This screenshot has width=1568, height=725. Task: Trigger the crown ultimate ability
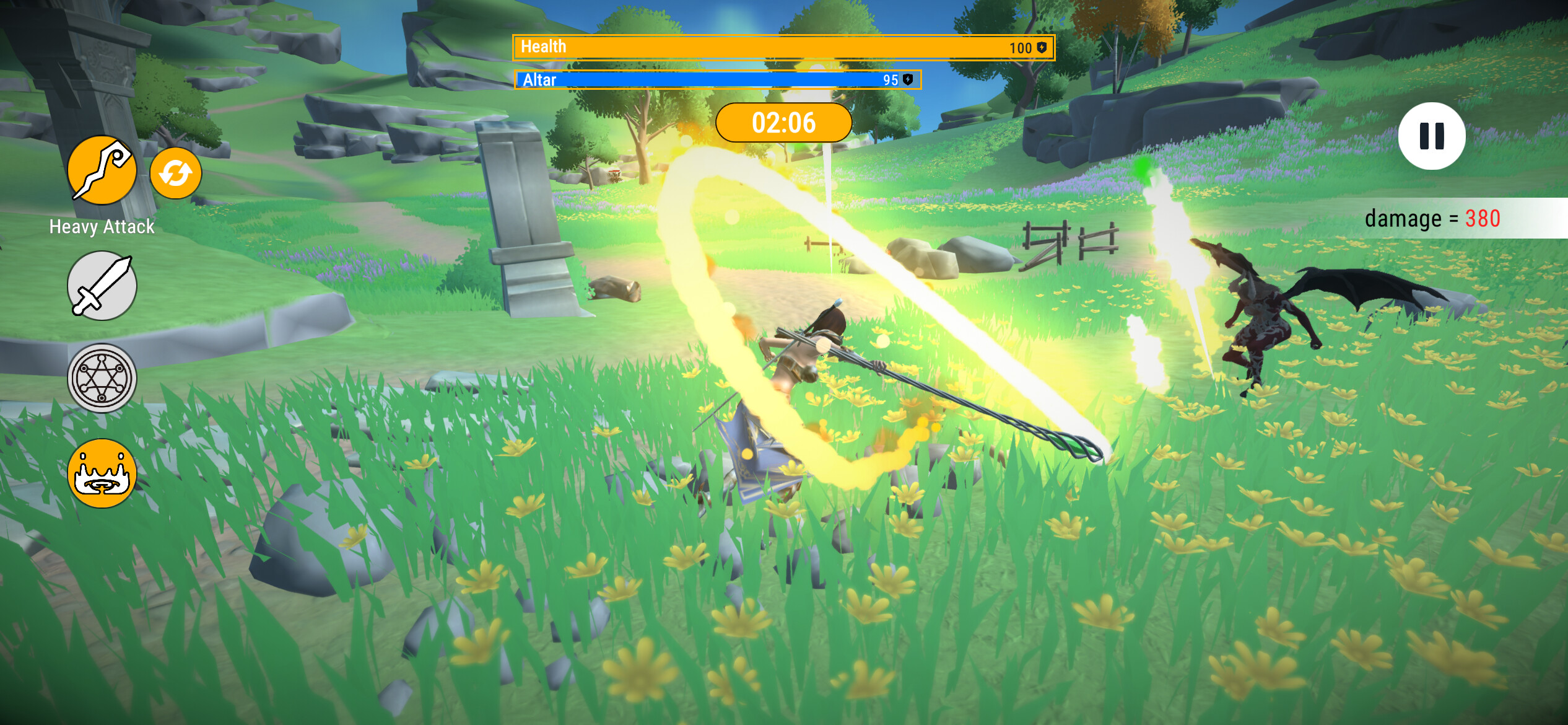[x=101, y=472]
